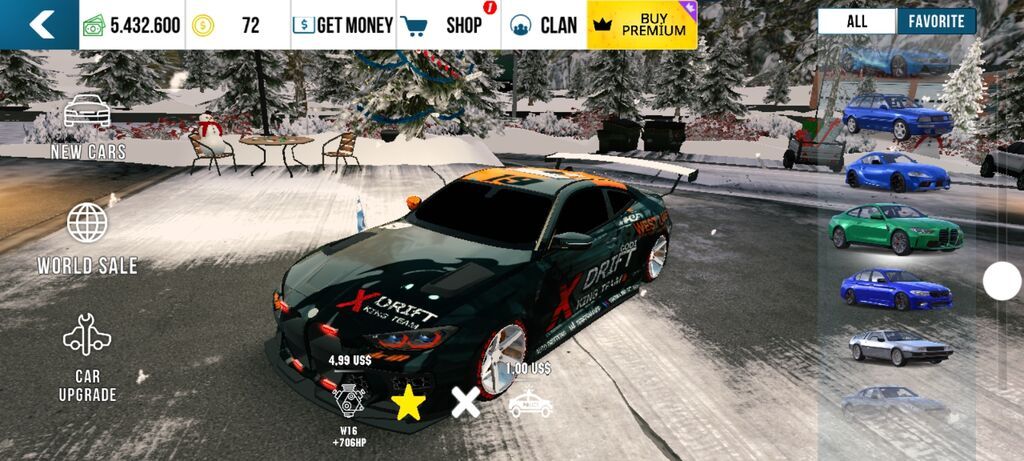1024x461 pixels.
Task: Choose the green BMW from the car list
Action: tap(896, 228)
